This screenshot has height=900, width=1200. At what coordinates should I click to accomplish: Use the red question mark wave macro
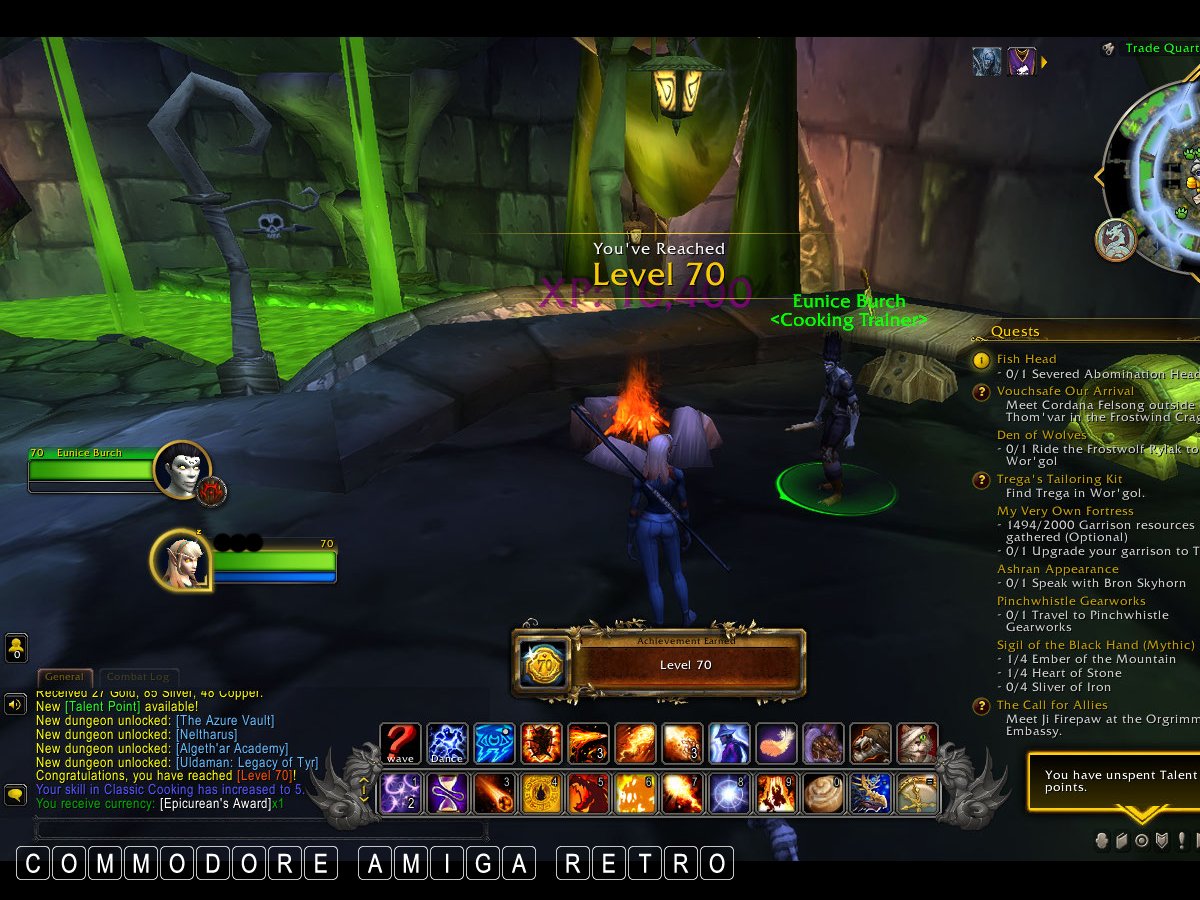click(400, 744)
